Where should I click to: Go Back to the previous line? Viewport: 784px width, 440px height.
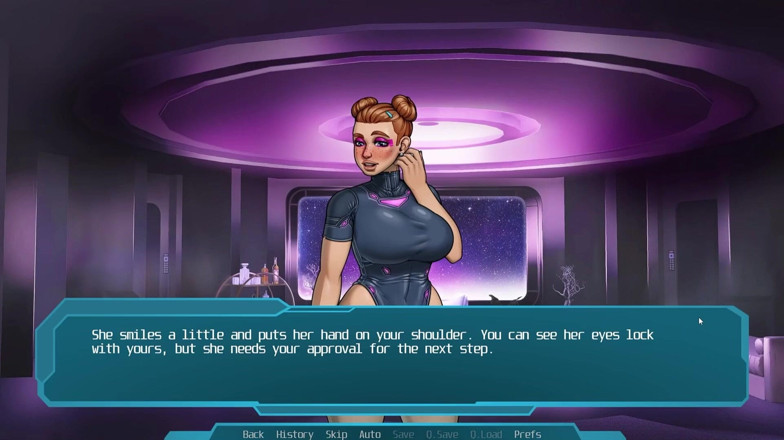point(253,434)
